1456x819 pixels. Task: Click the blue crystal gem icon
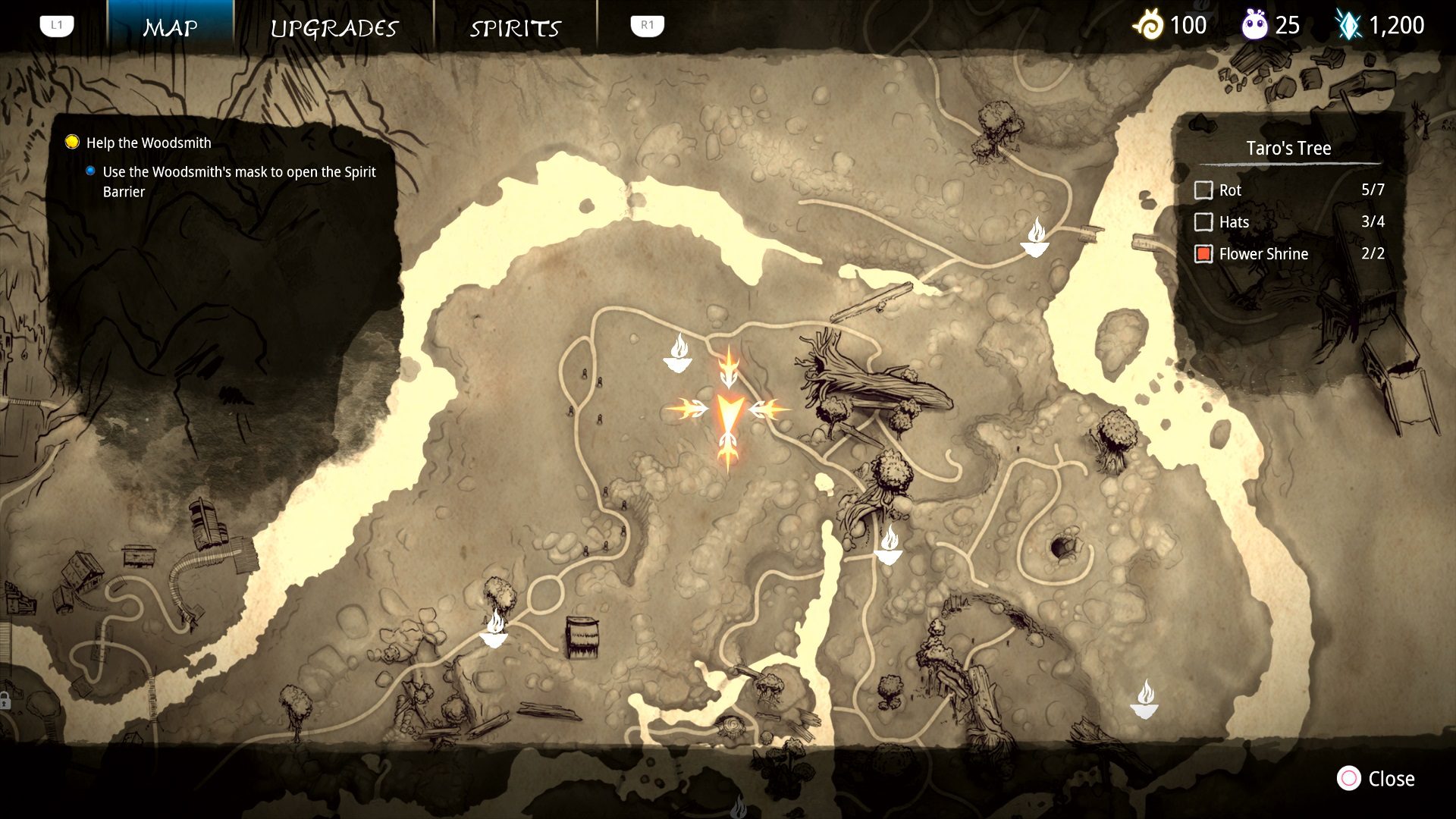(1351, 25)
